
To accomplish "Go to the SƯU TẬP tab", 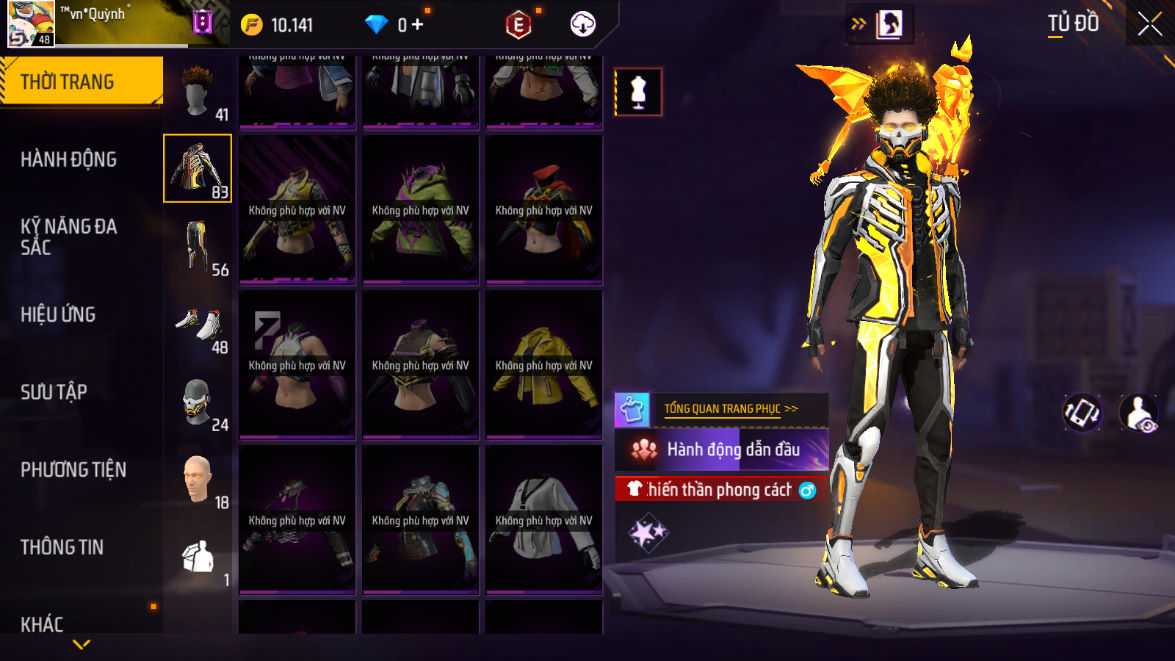I will pyautogui.click(x=54, y=392).
